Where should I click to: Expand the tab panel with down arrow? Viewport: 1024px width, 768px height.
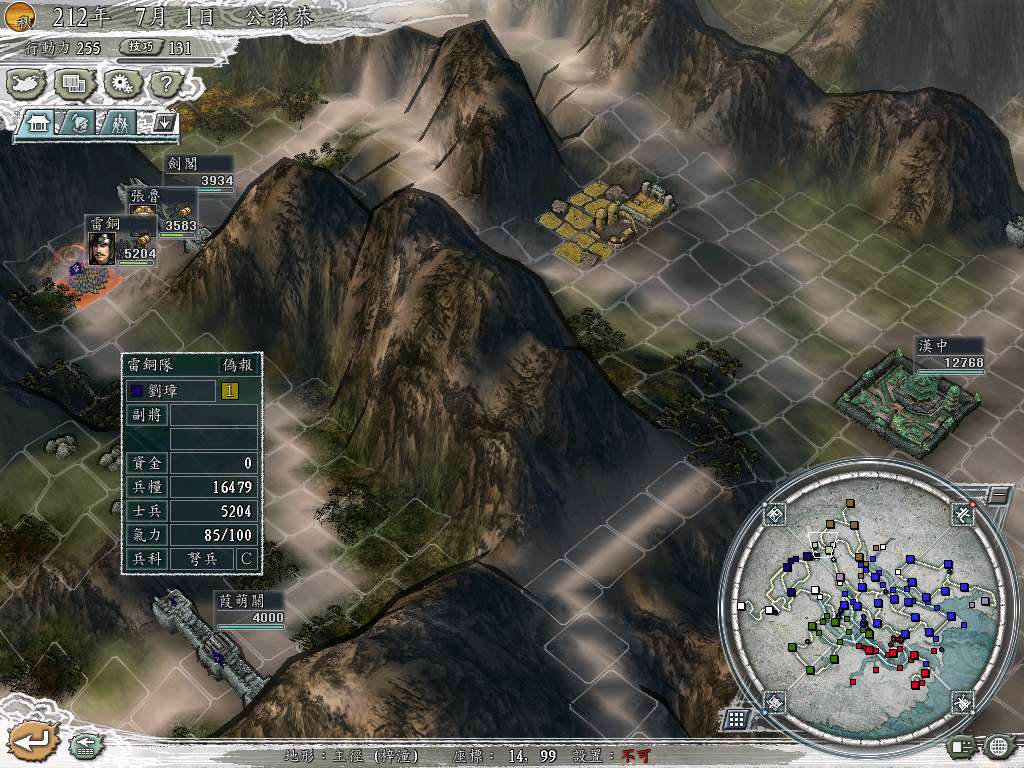pos(164,123)
